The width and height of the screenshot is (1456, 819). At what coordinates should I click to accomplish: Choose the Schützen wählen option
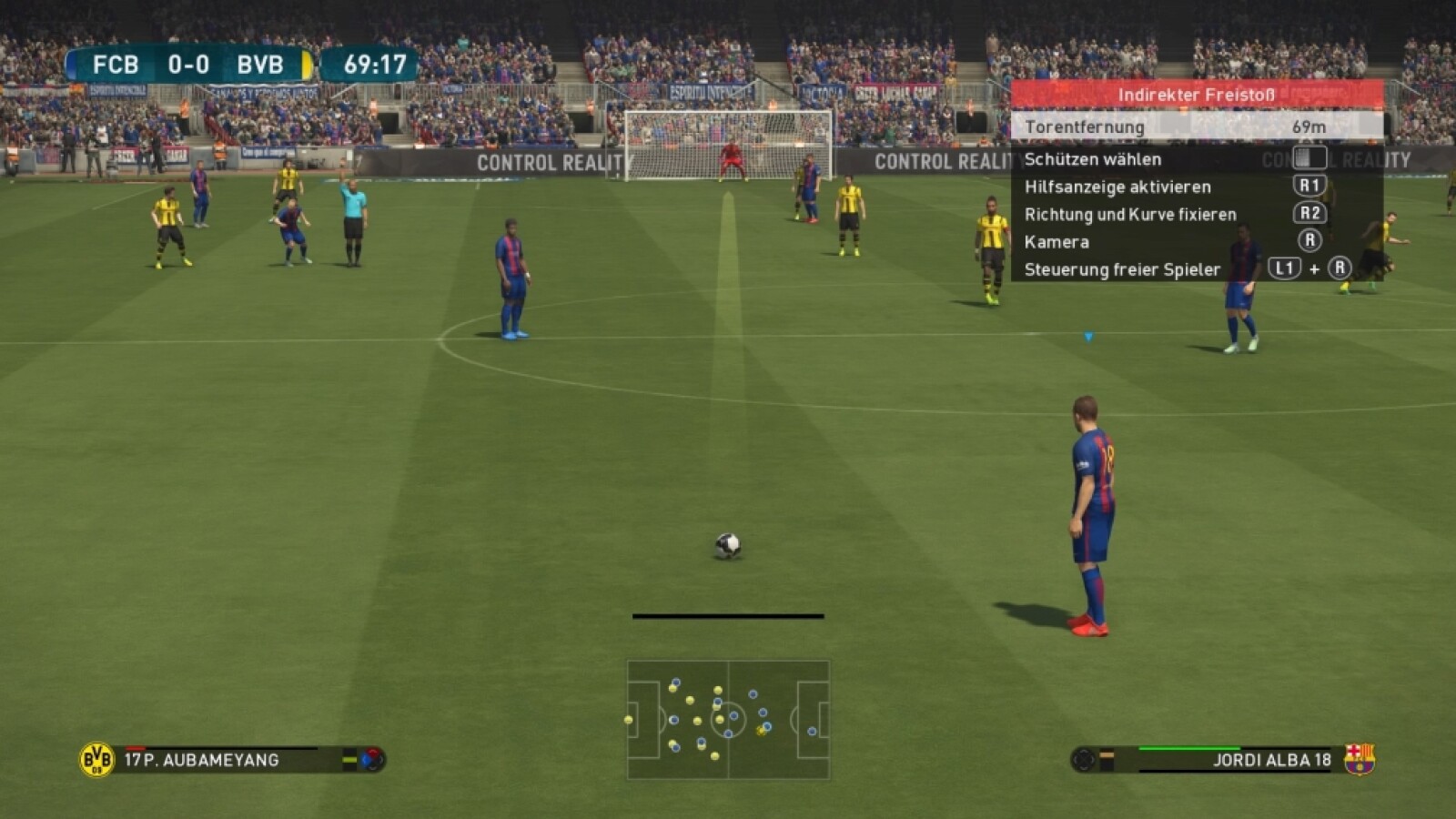1093,159
